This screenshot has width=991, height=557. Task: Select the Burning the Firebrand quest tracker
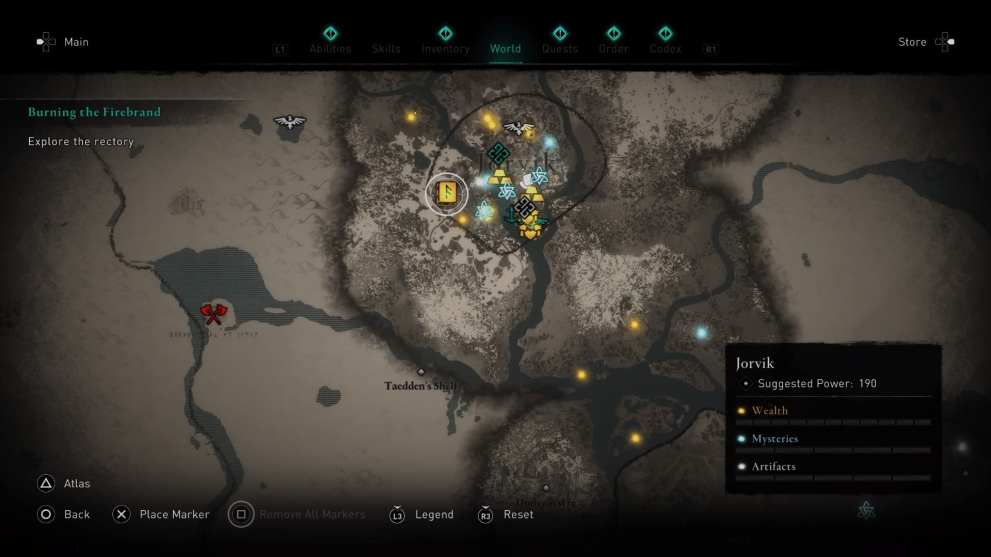[x=94, y=112]
